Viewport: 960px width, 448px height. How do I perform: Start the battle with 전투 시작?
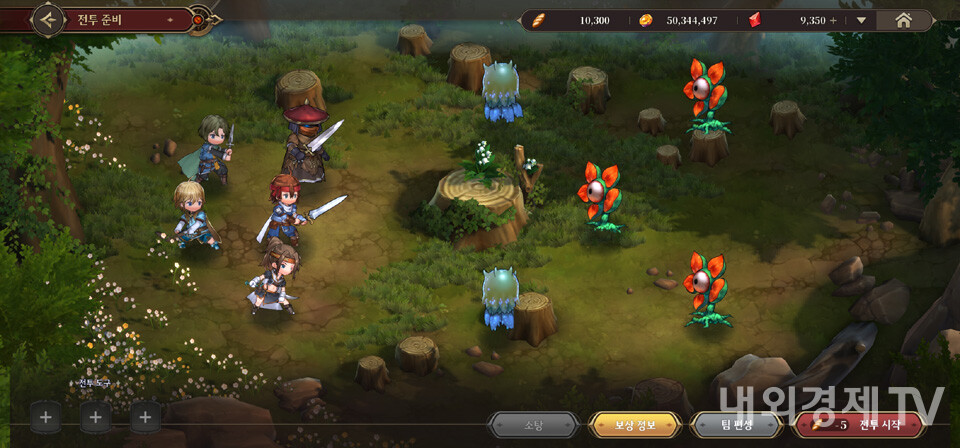click(x=862, y=425)
